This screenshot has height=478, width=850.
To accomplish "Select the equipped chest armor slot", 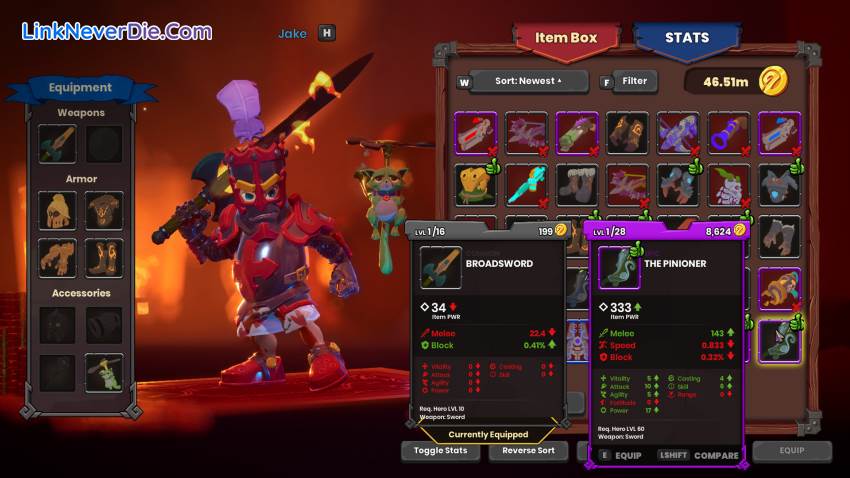I will pos(104,210).
